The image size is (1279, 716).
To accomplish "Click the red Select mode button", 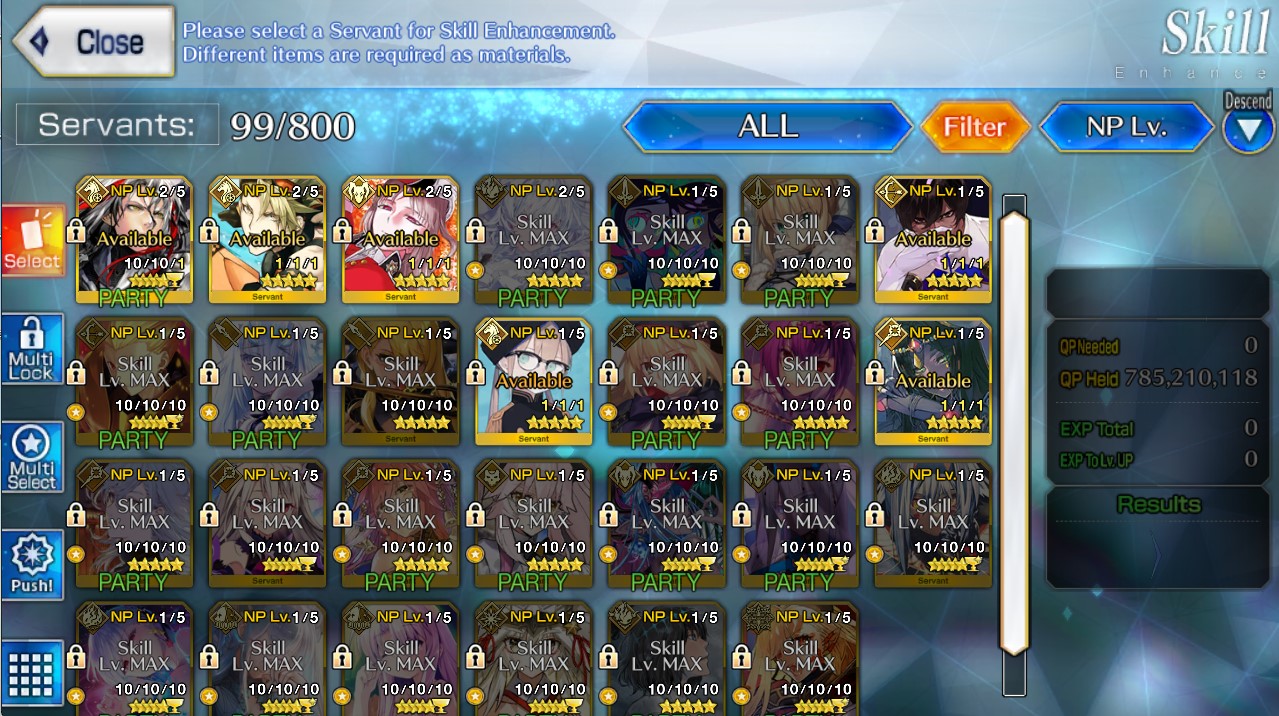I will coord(33,242).
